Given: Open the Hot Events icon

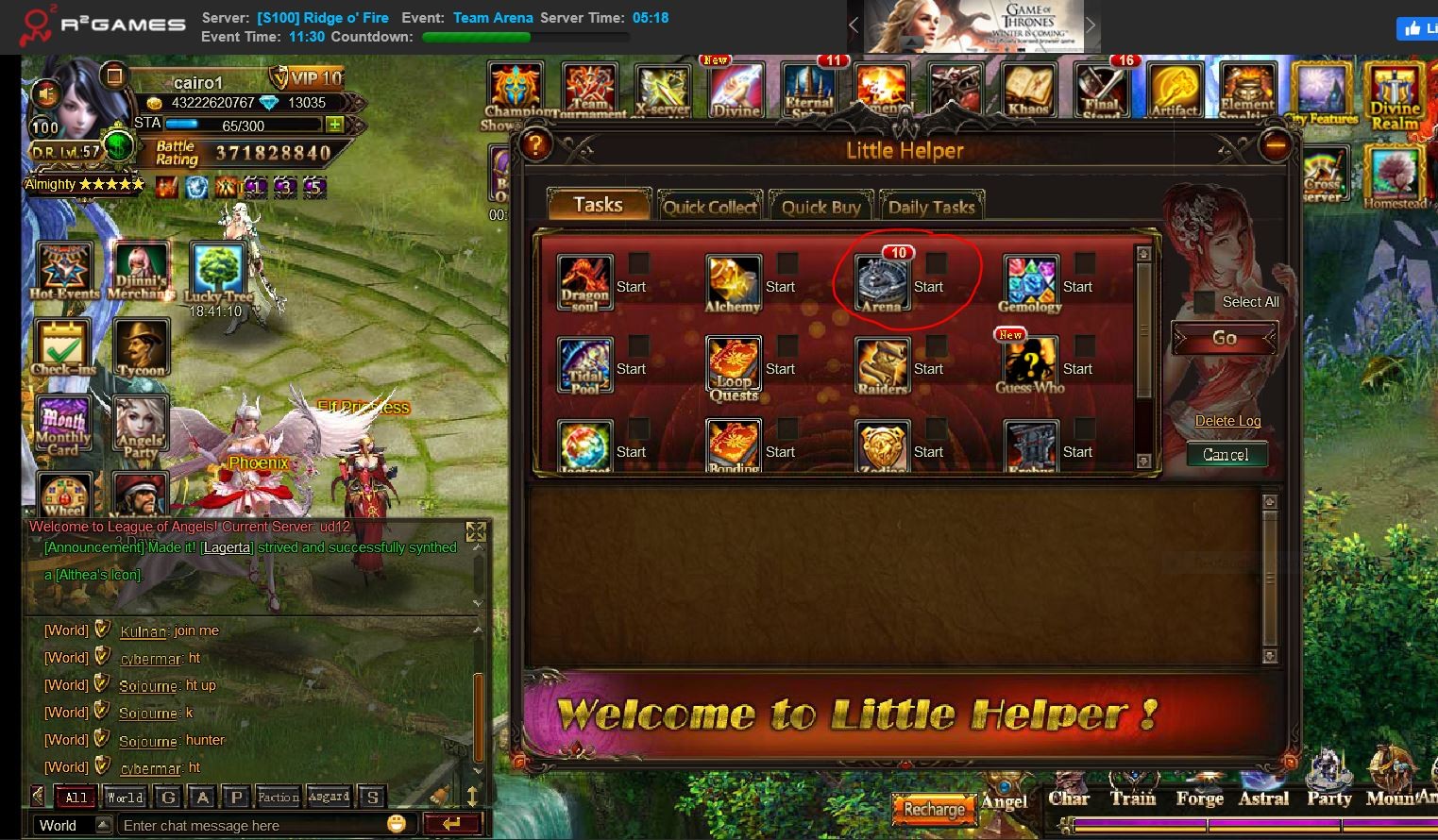Looking at the screenshot, I should 64,269.
